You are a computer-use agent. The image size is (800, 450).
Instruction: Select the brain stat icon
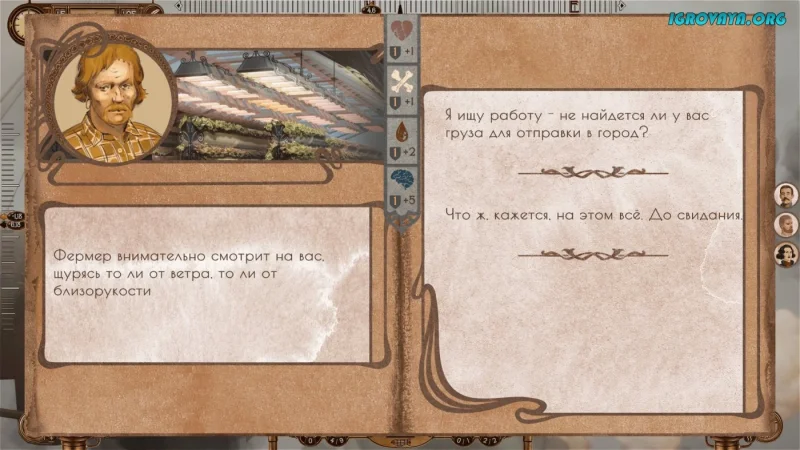pos(401,180)
